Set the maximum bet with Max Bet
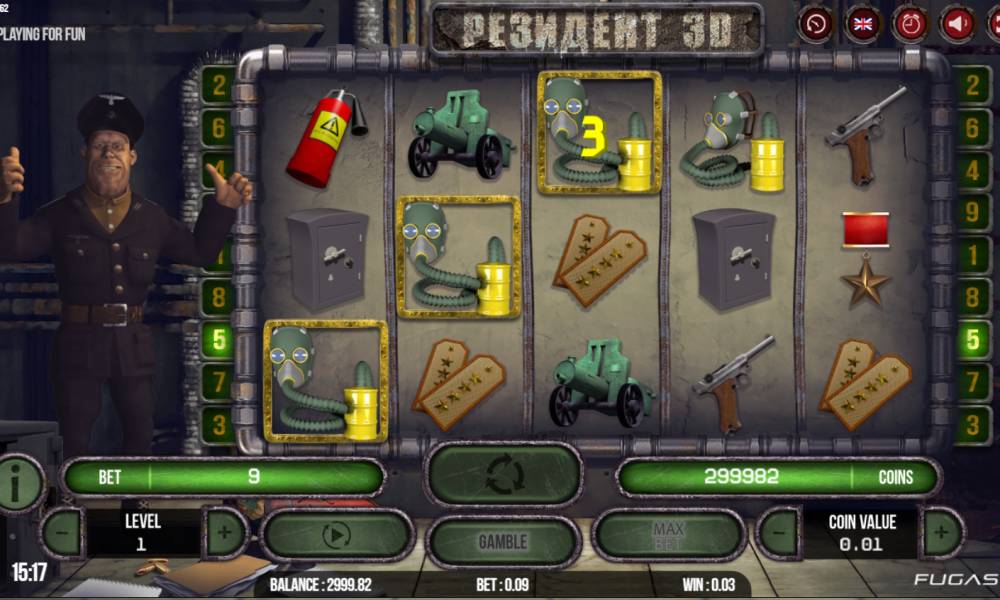The image size is (1000, 600). (668, 535)
